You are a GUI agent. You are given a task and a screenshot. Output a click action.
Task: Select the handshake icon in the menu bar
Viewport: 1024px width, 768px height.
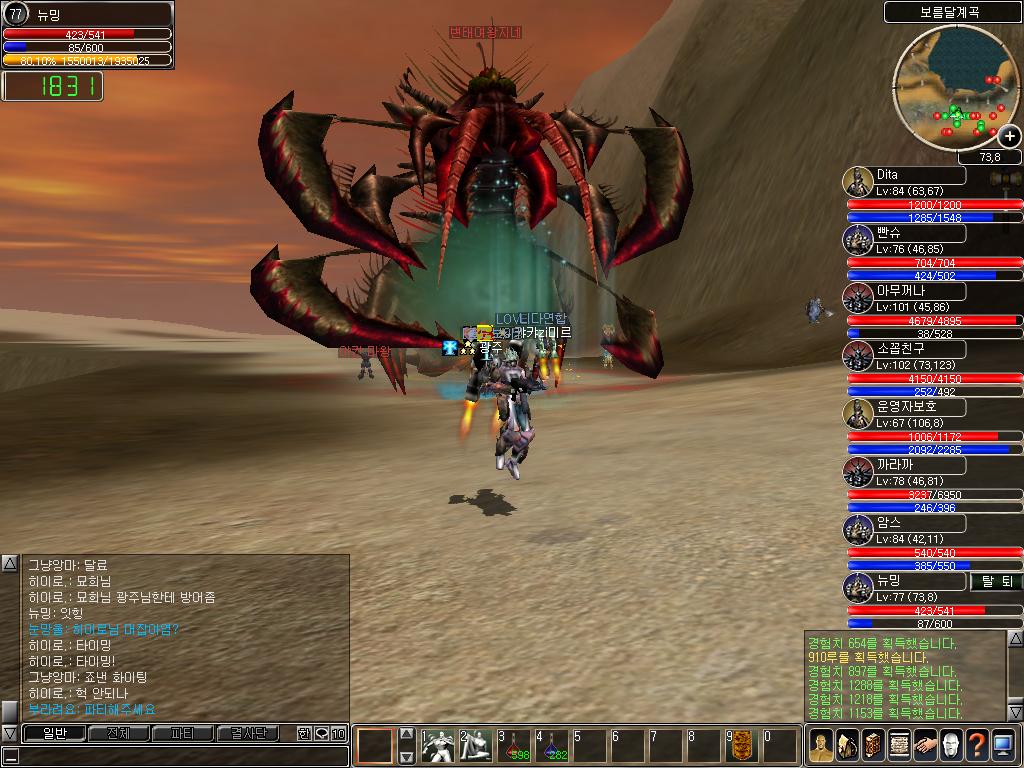925,745
